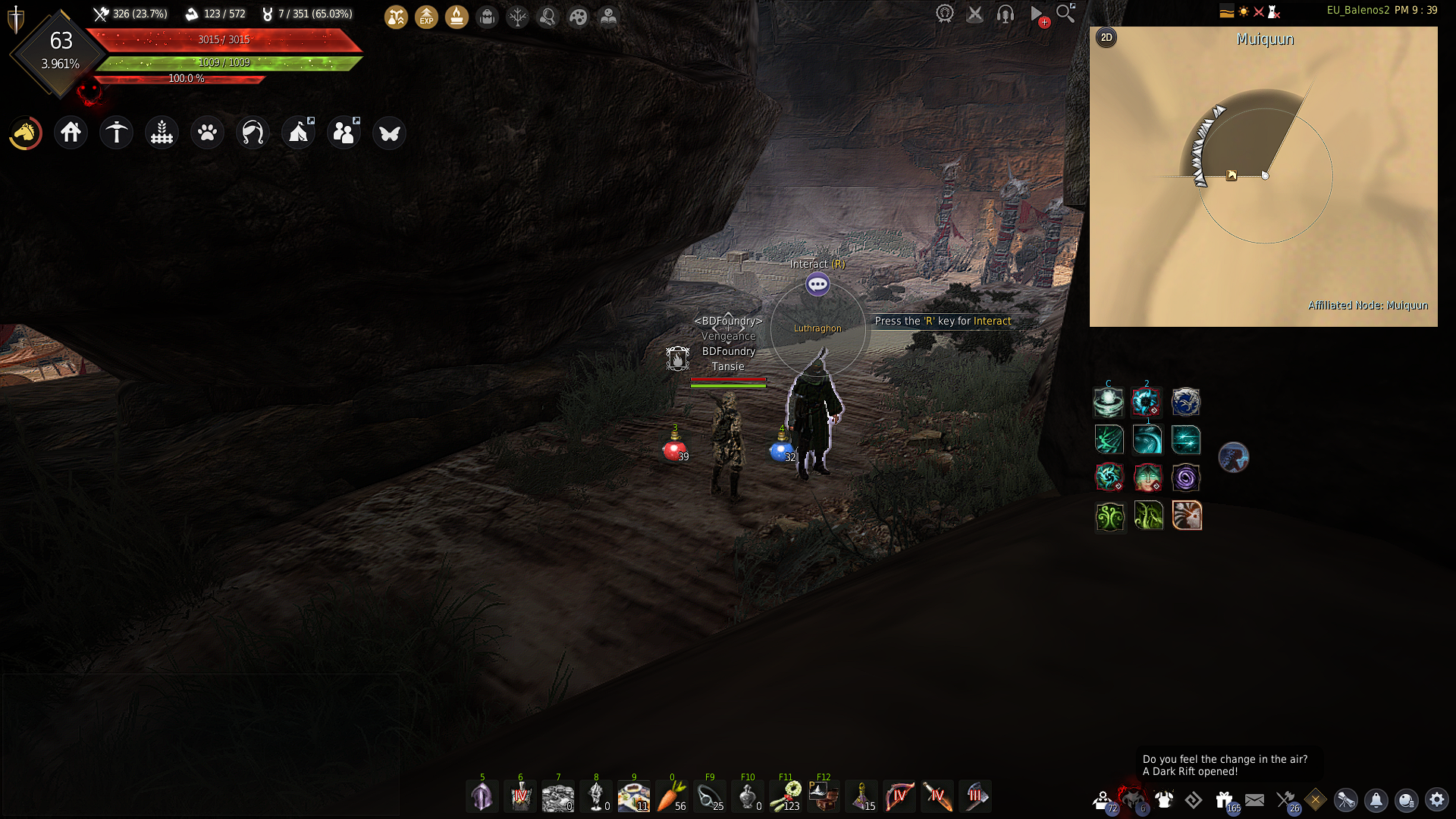Use the red health potion slot
Image resolution: width=1456 pixels, height=819 pixels.
[673, 450]
